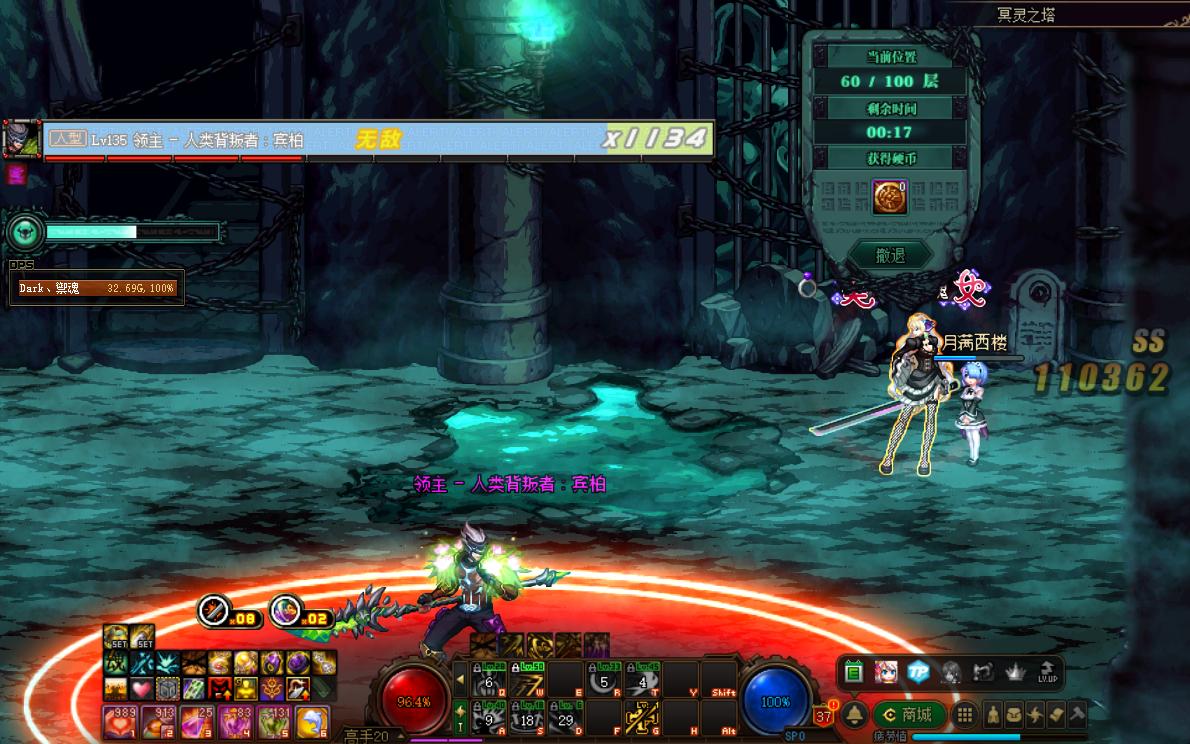Activate the skill on the Q slot
Image resolution: width=1190 pixels, height=744 pixels.
(x=488, y=681)
